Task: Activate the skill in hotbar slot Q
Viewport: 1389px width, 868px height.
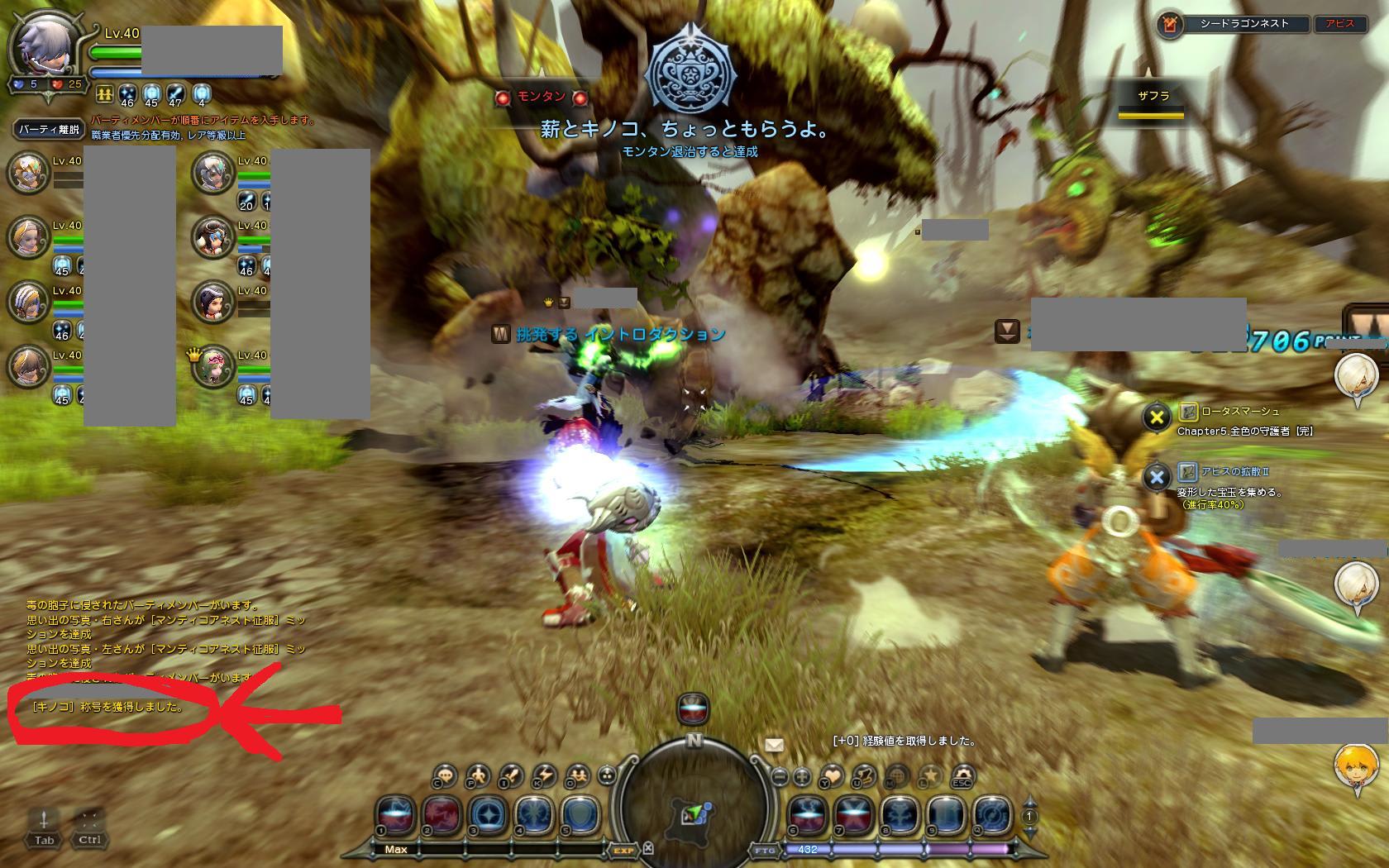Action: point(992,814)
